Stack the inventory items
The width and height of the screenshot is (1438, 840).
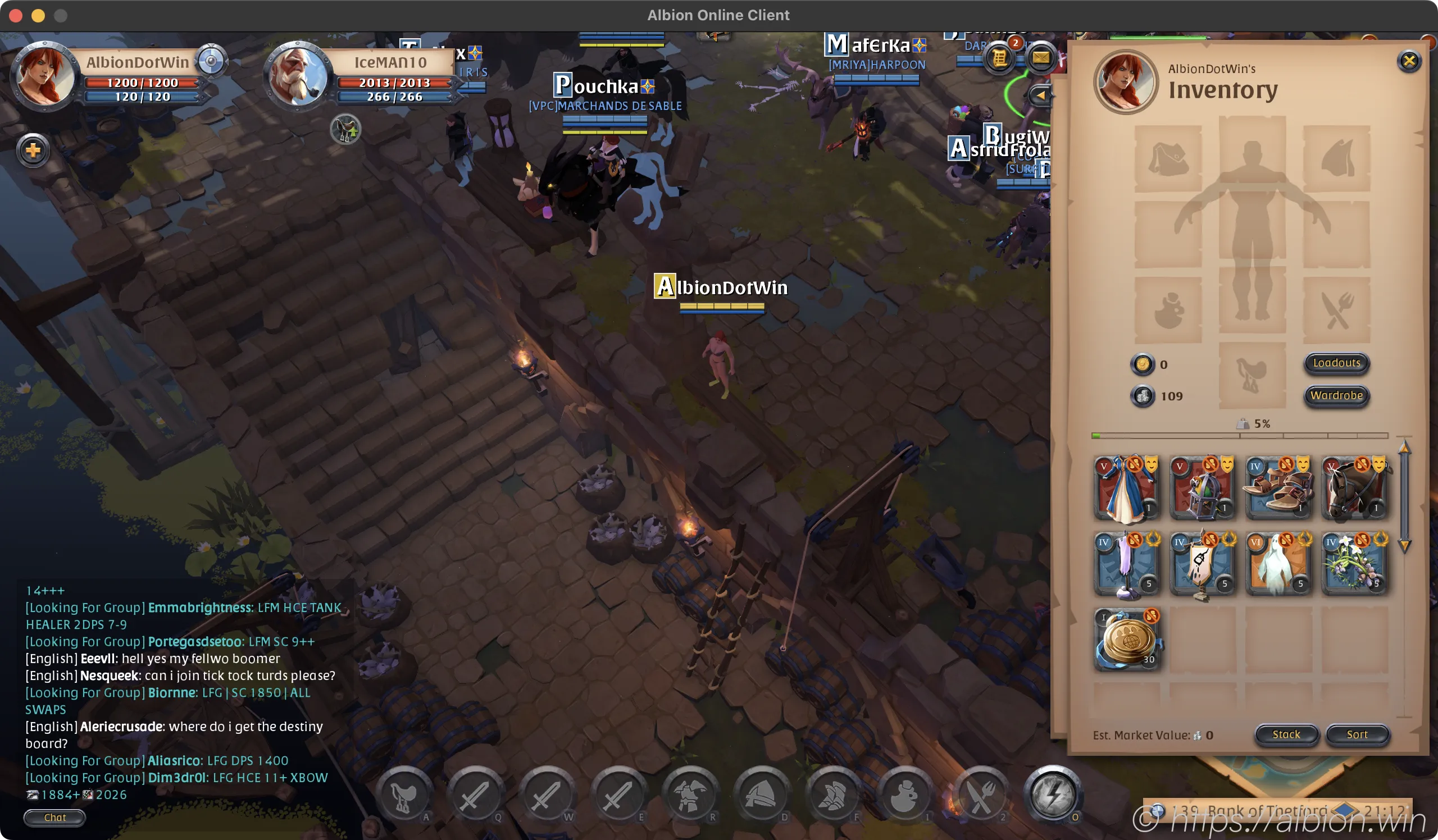(x=1286, y=734)
